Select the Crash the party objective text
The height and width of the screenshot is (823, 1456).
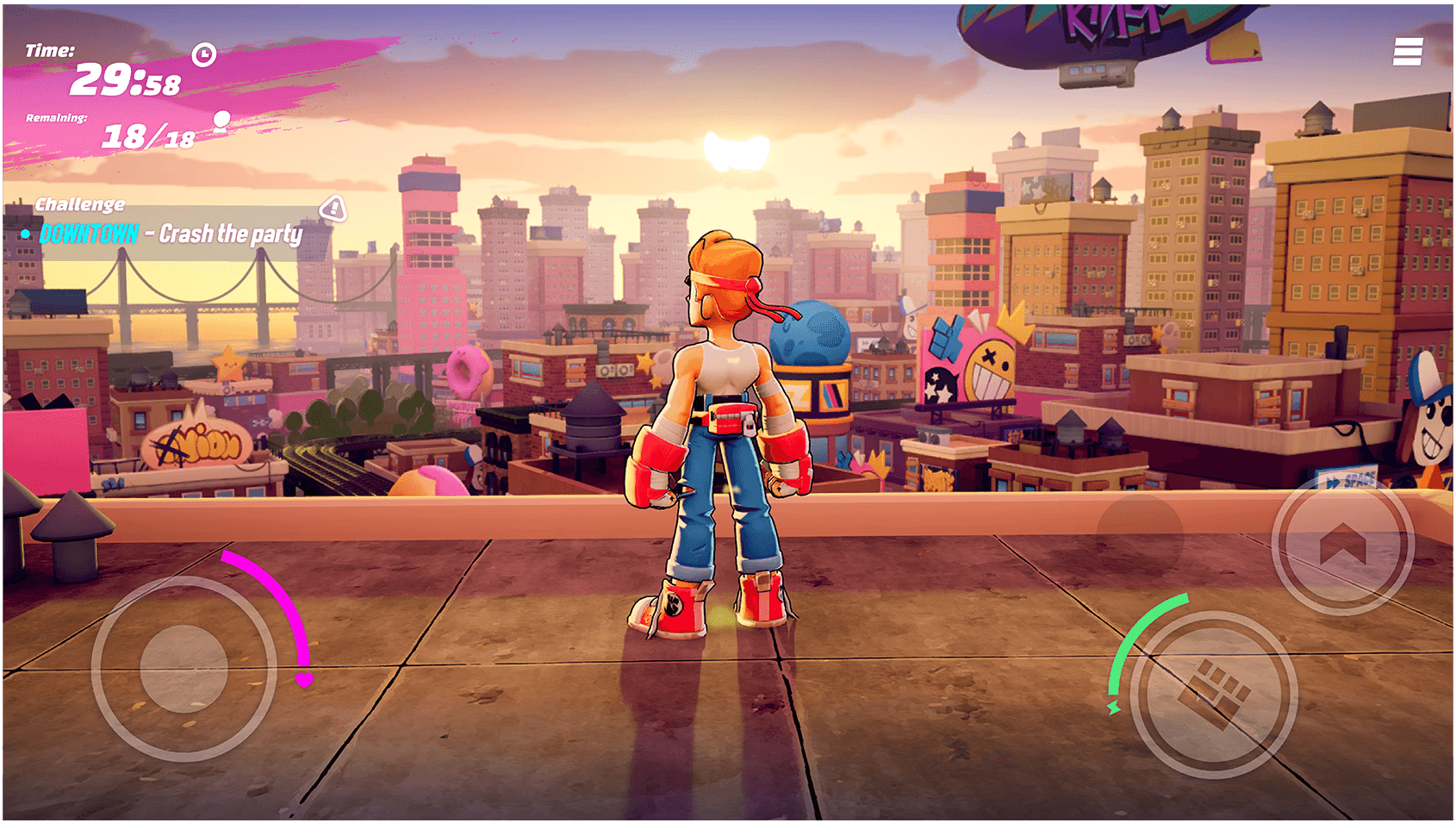(x=229, y=234)
